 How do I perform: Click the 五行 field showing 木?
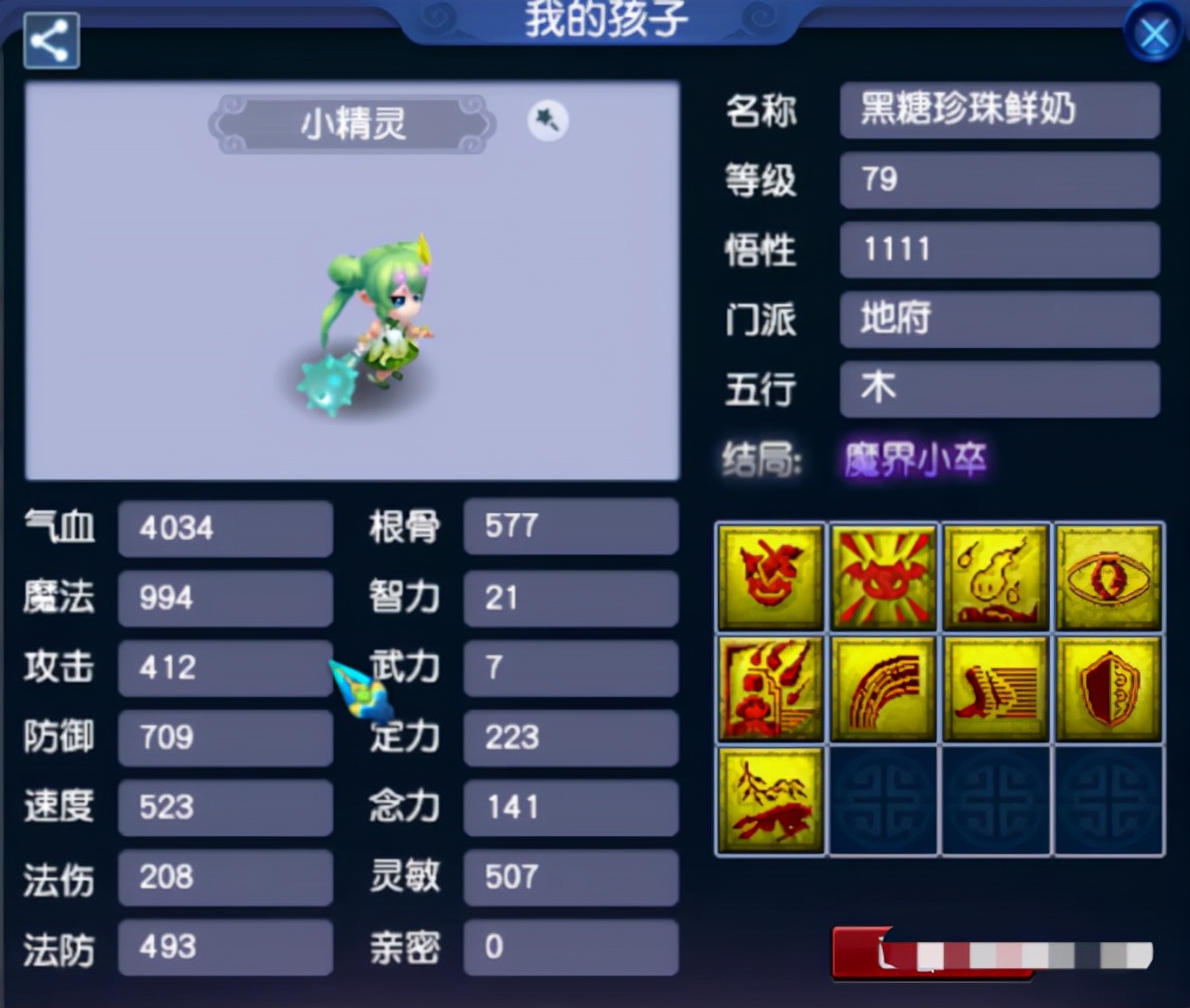pyautogui.click(x=1000, y=389)
